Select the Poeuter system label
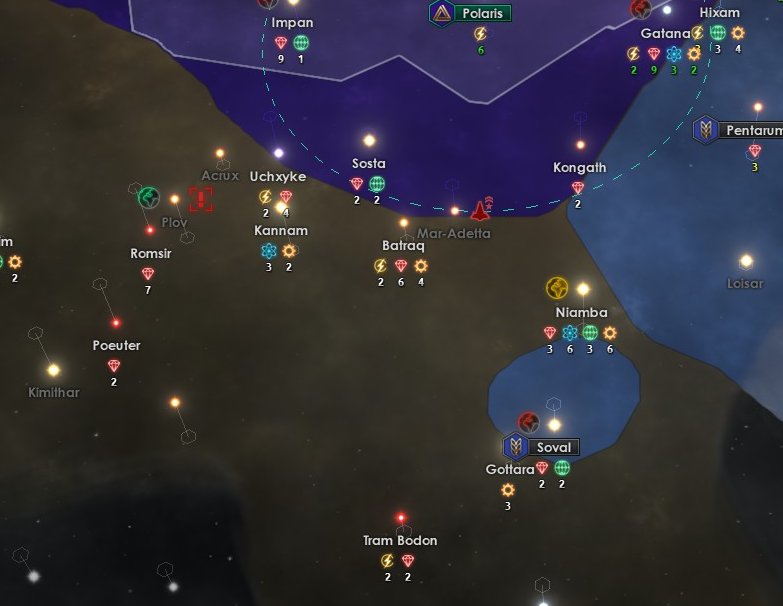 [x=116, y=346]
